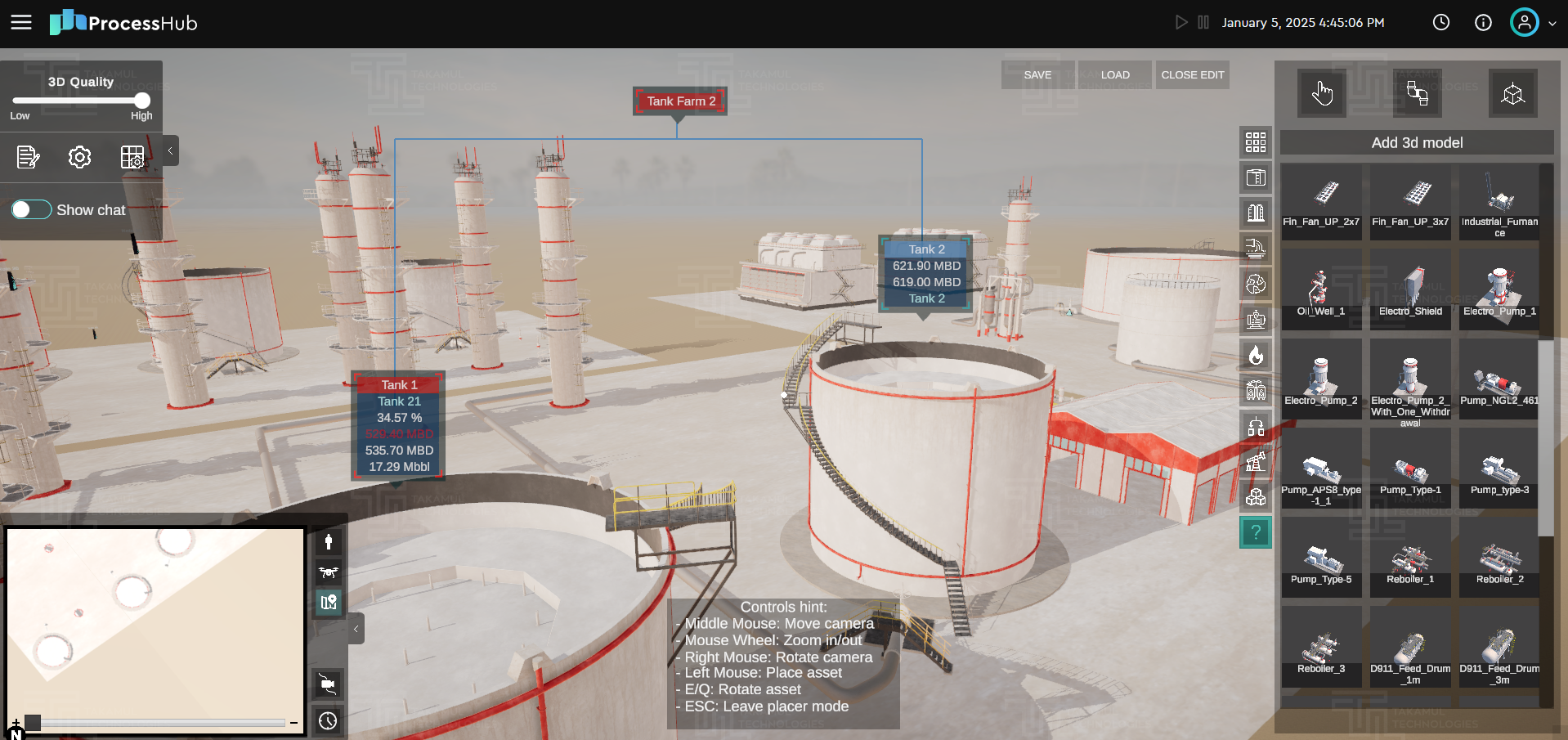The height and width of the screenshot is (740, 1568).
Task: Click the play simulation button
Action: pyautogui.click(x=1180, y=22)
